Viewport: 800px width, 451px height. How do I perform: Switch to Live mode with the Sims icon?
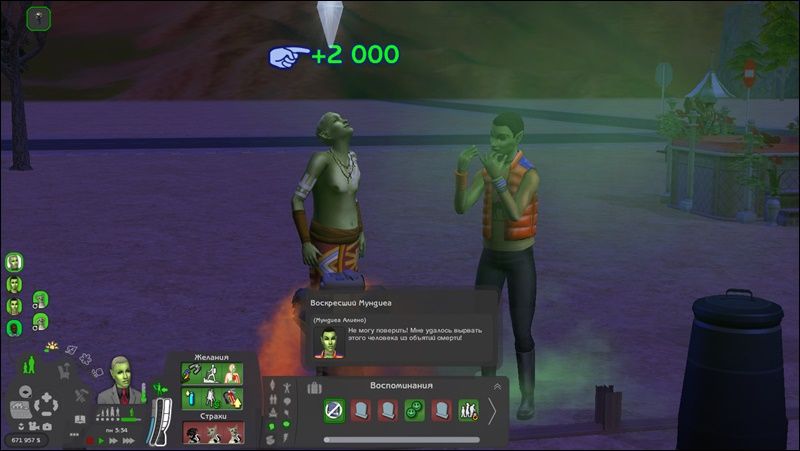tap(29, 364)
